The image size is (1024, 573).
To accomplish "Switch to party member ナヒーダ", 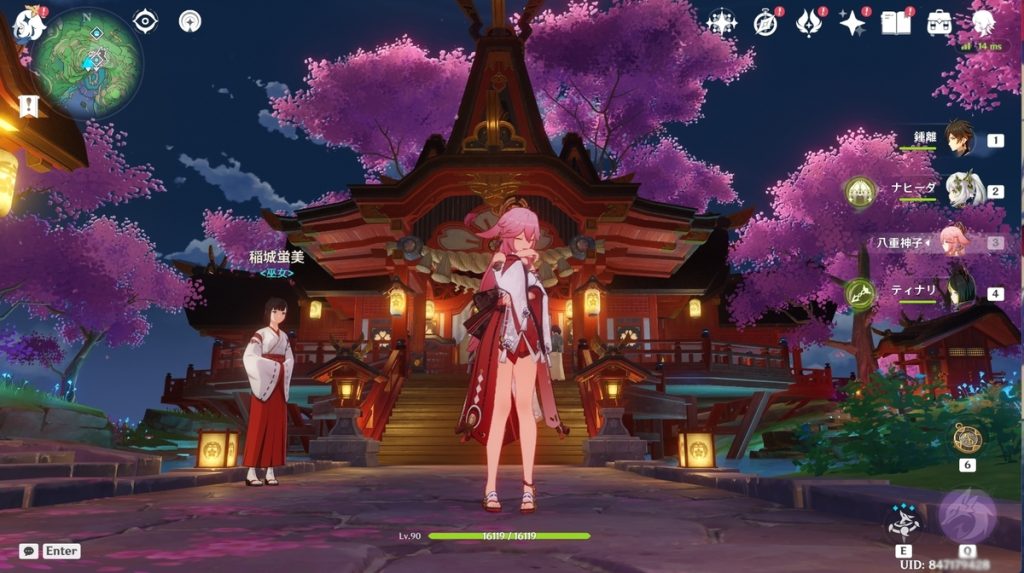I will [963, 190].
